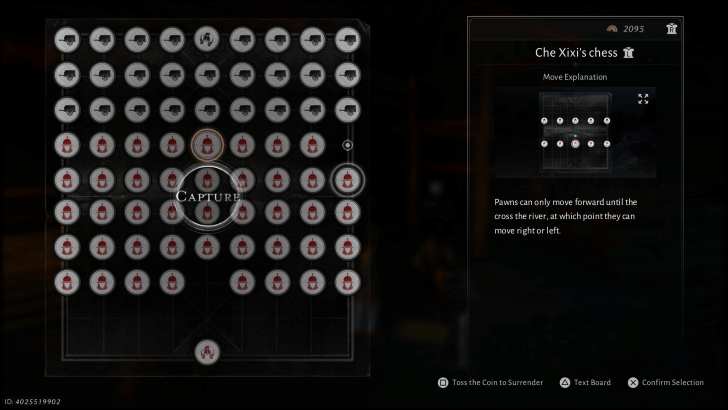Viewport: 728px width, 410px height.
Task: Select the orange-highlighted red pawn
Action: pyautogui.click(x=207, y=145)
